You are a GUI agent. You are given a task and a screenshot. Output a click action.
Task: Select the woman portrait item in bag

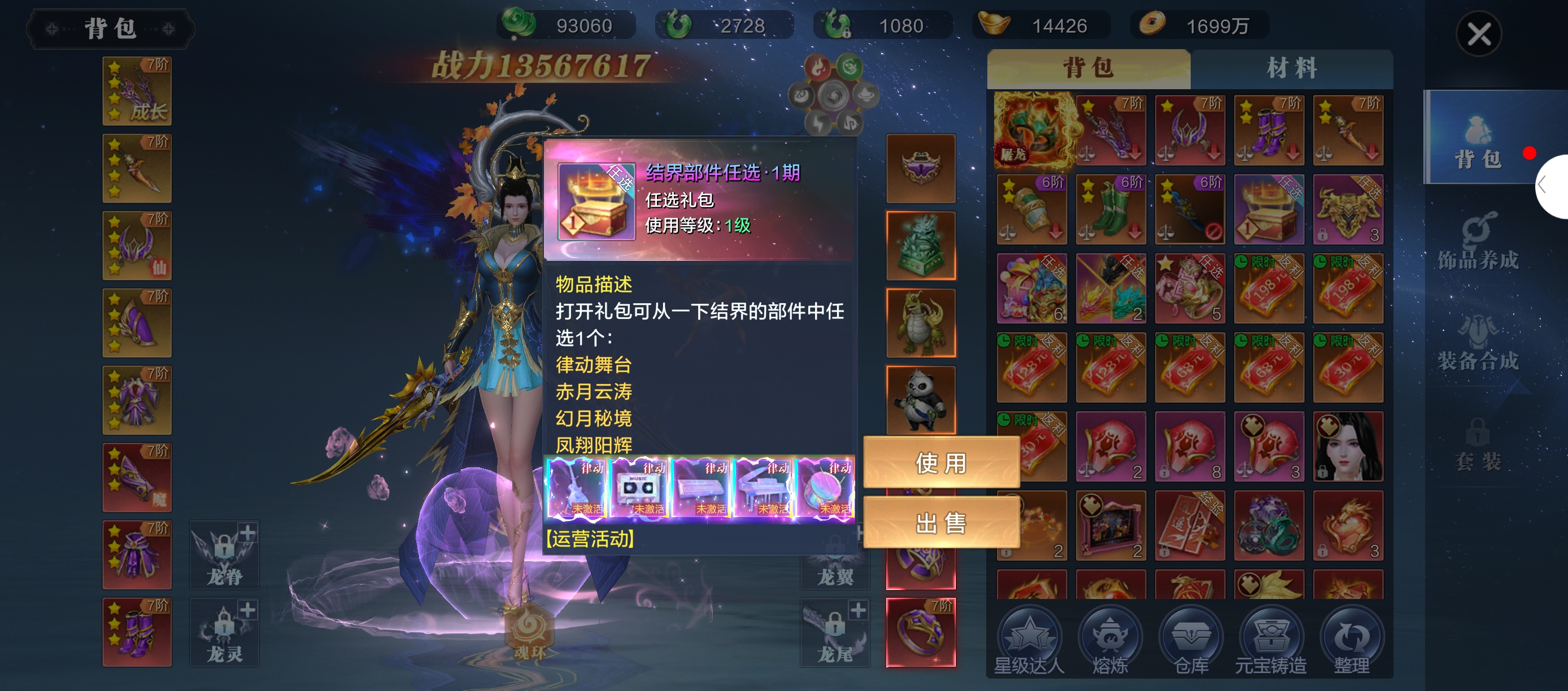pos(1348,447)
